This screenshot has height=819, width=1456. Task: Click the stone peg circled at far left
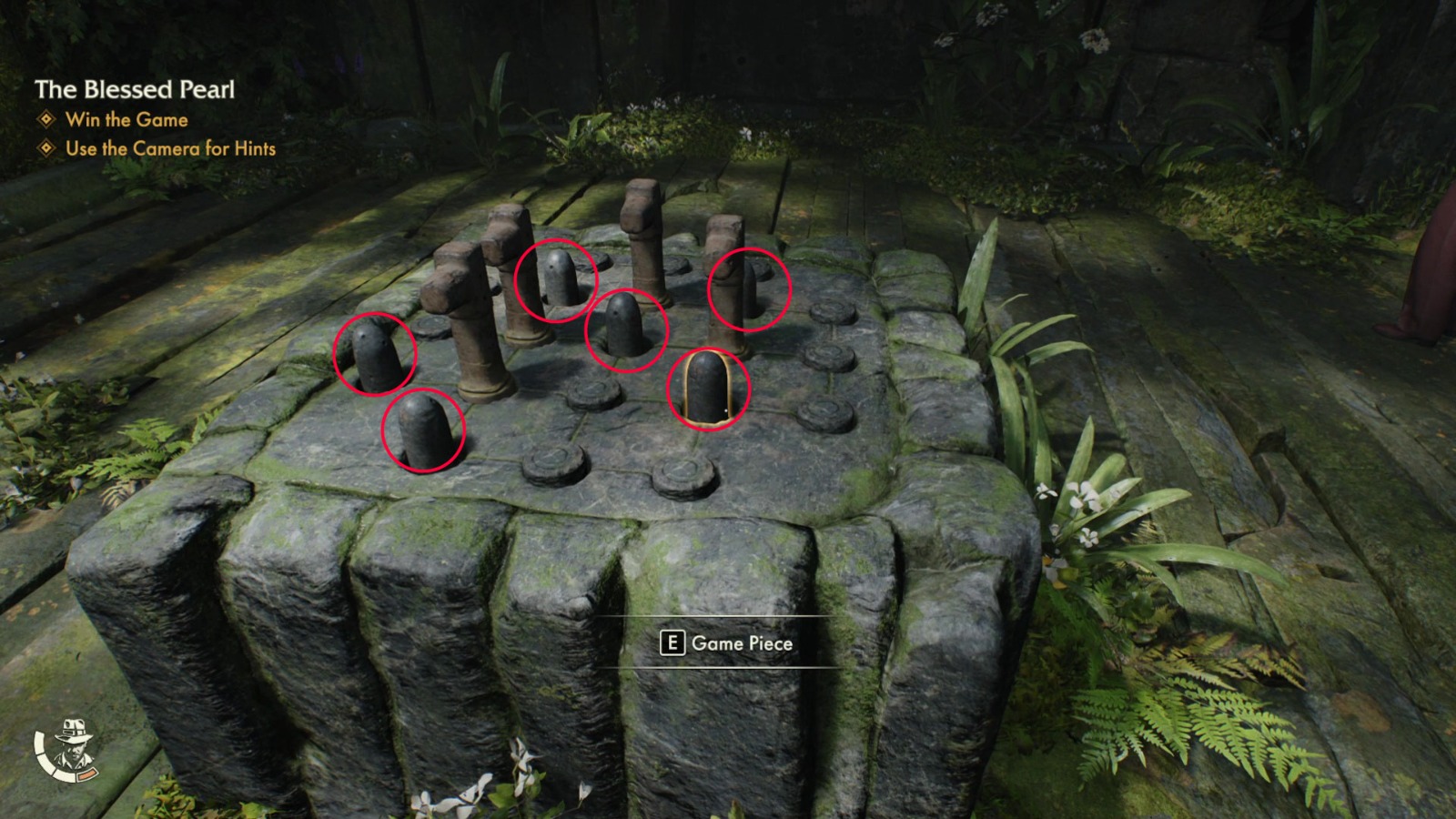click(377, 355)
